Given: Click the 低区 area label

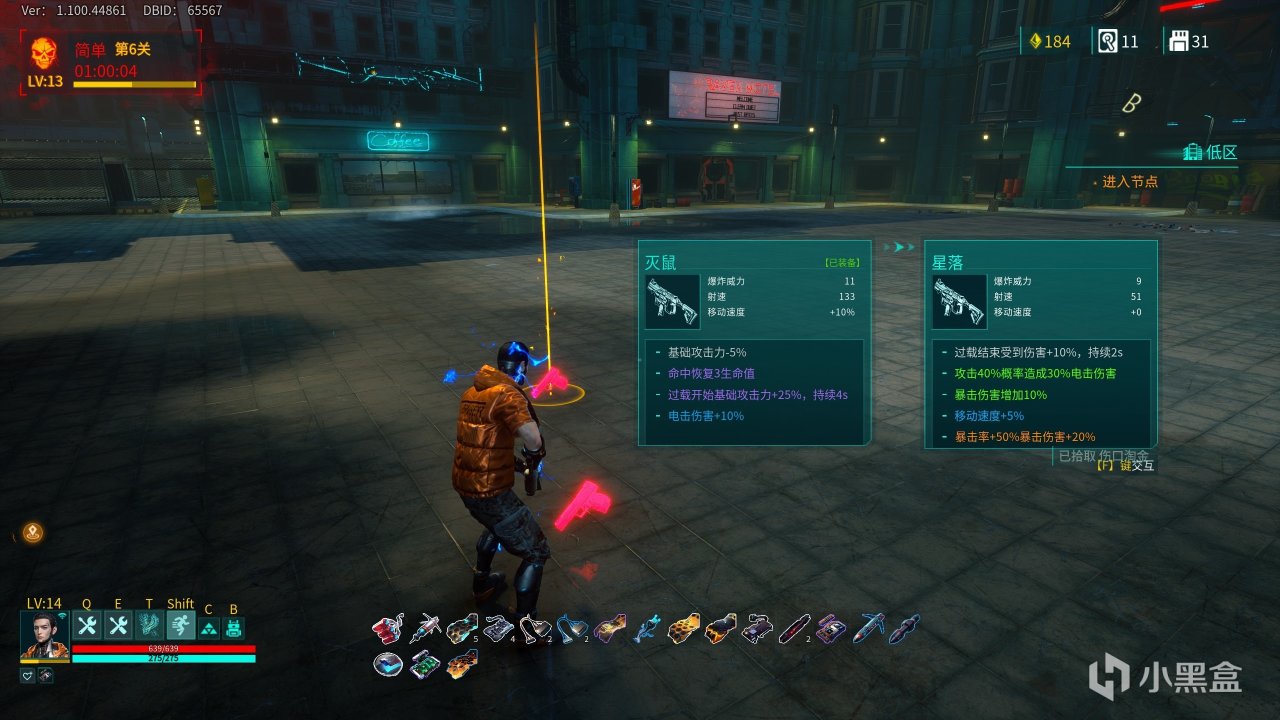Looking at the screenshot, I should 1210,152.
